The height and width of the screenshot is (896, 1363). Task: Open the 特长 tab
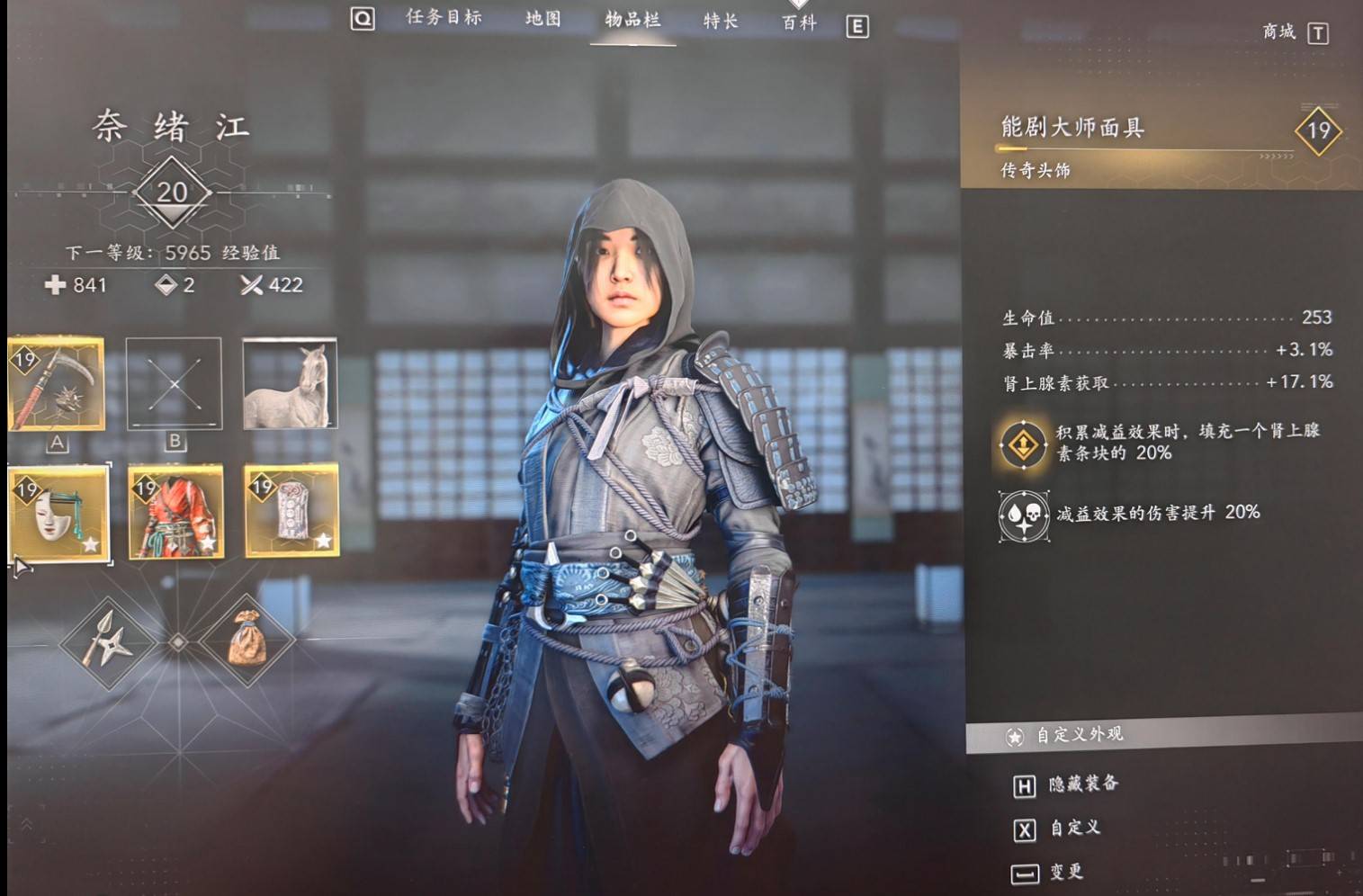(x=721, y=22)
